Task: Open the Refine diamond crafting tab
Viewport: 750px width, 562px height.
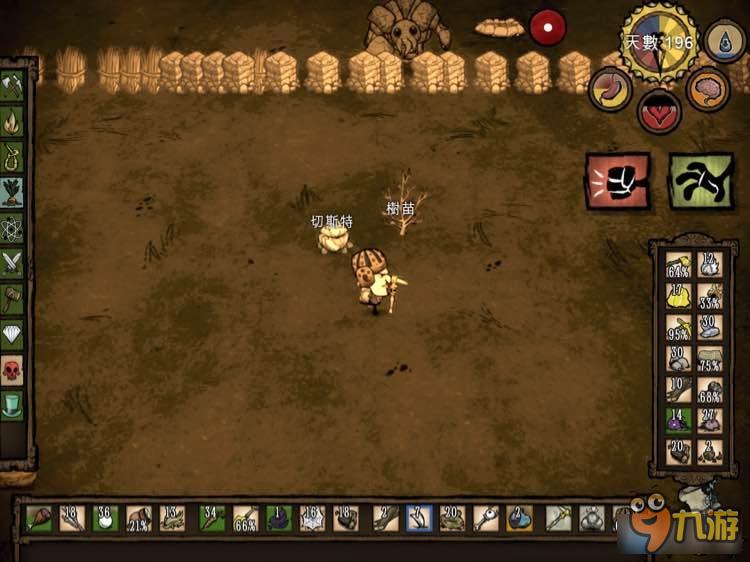Action: coord(13,334)
